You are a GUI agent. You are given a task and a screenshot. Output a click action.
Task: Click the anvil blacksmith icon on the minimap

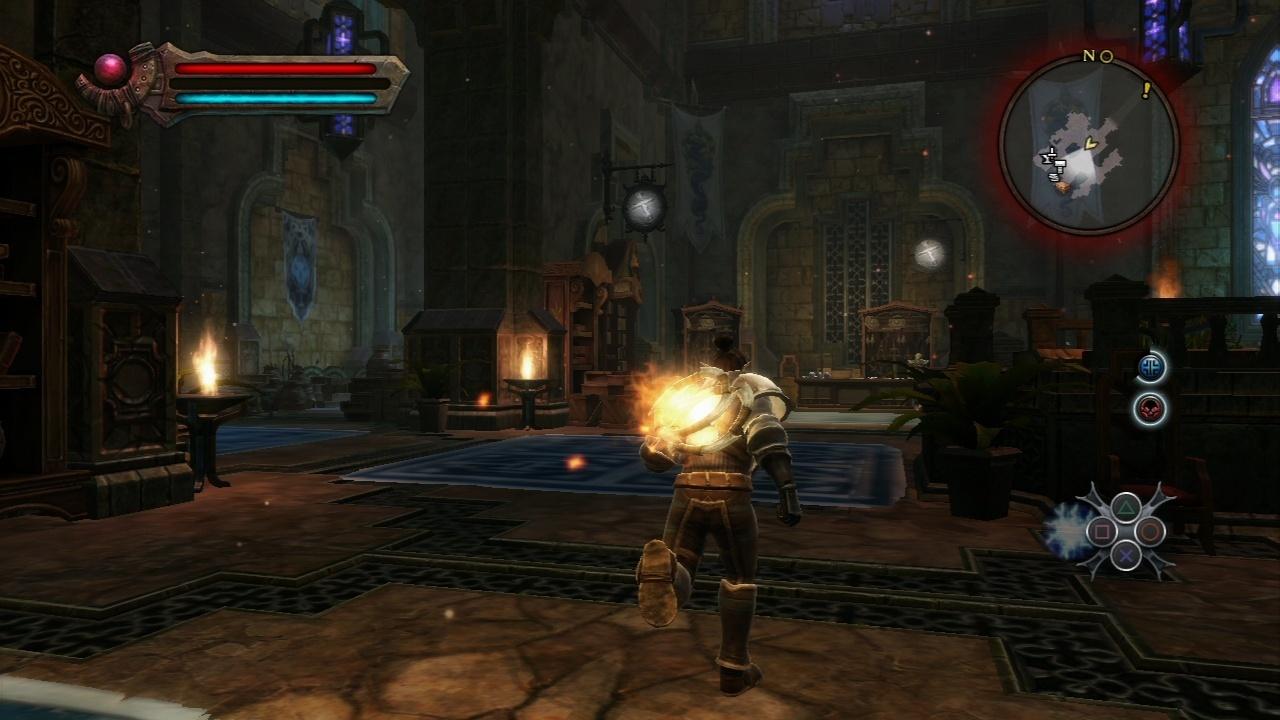[1048, 158]
